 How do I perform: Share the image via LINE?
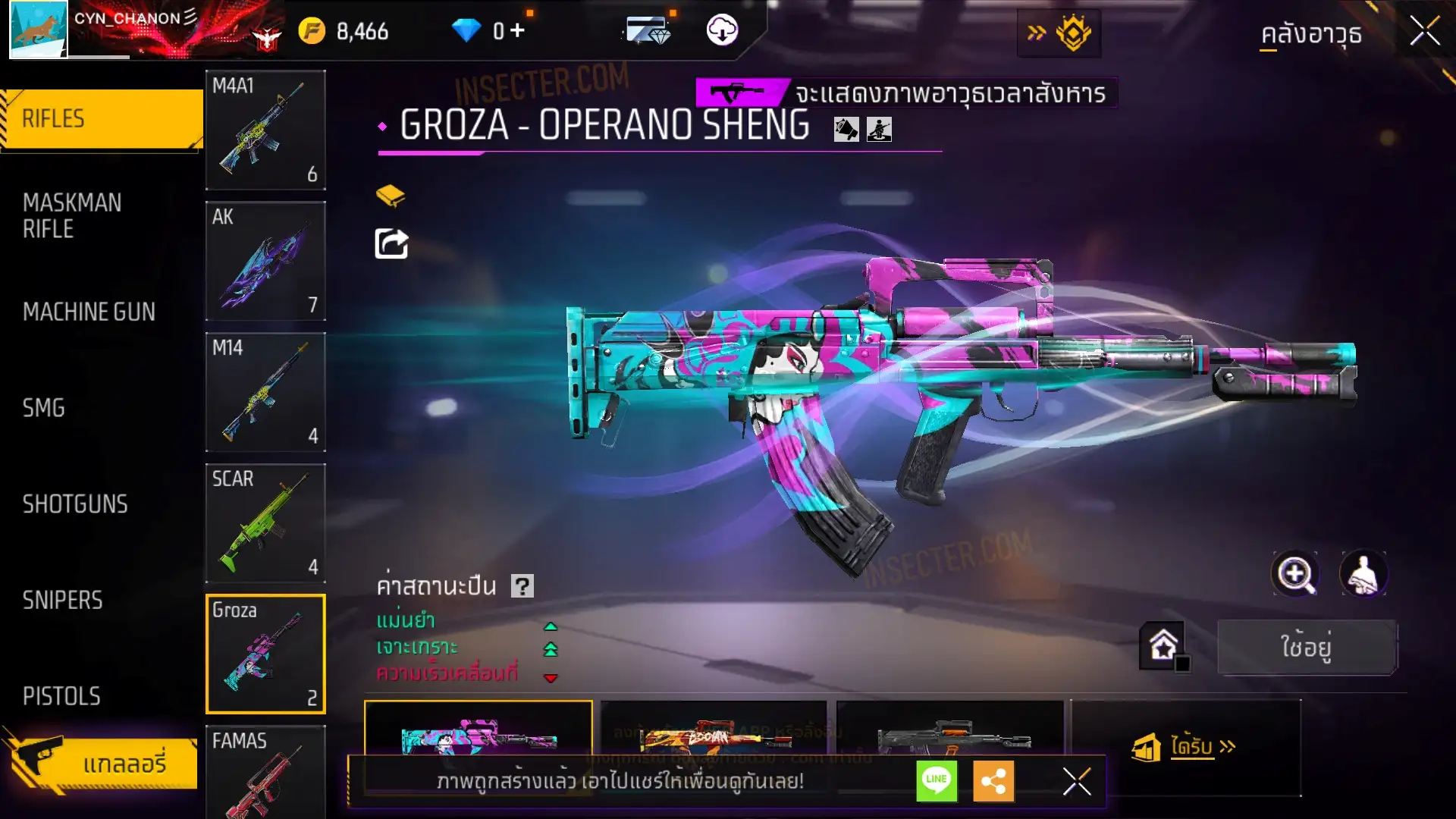tap(937, 781)
